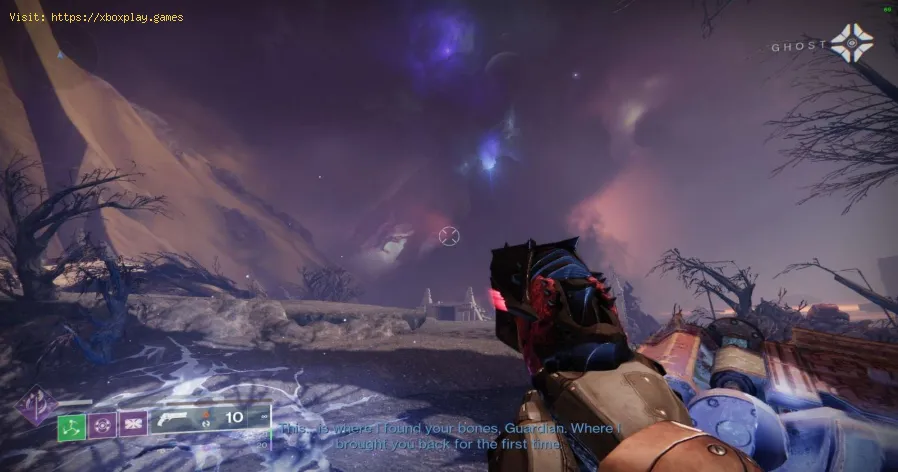Trigger the purple grenade ability icon
This screenshot has width=898, height=472.
point(102,426)
